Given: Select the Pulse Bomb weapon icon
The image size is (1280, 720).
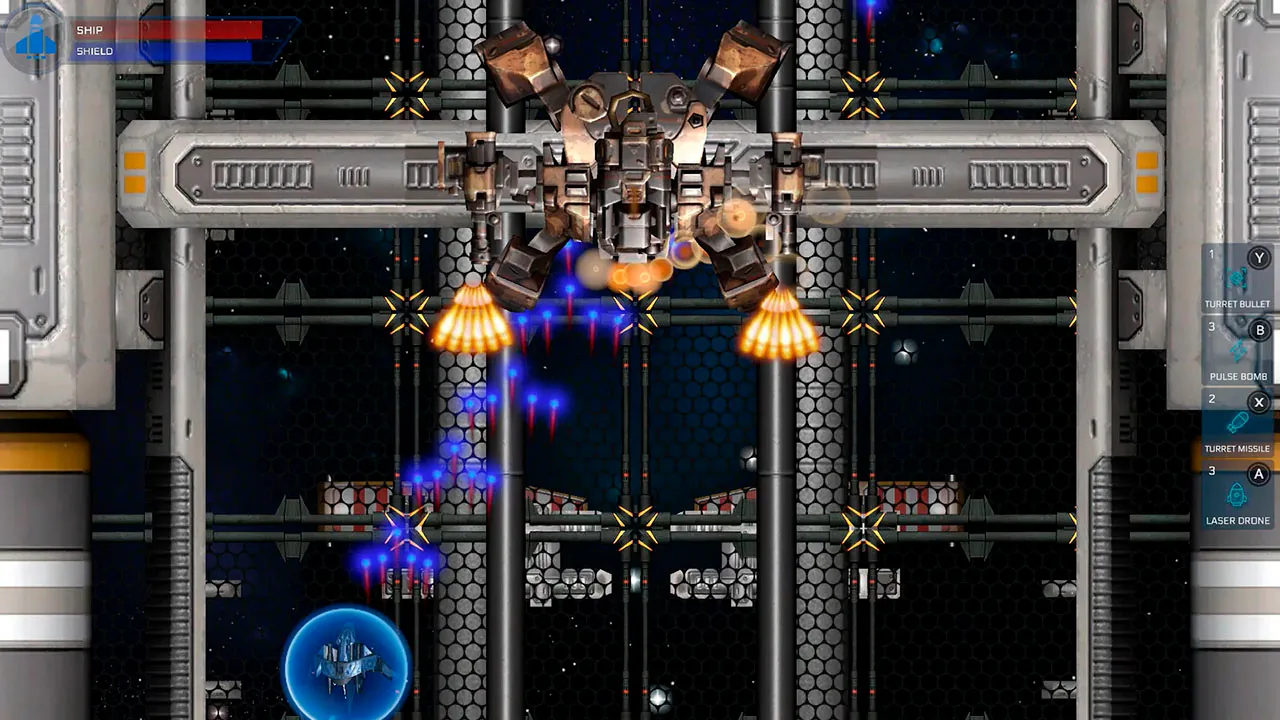Looking at the screenshot, I should tap(1239, 350).
